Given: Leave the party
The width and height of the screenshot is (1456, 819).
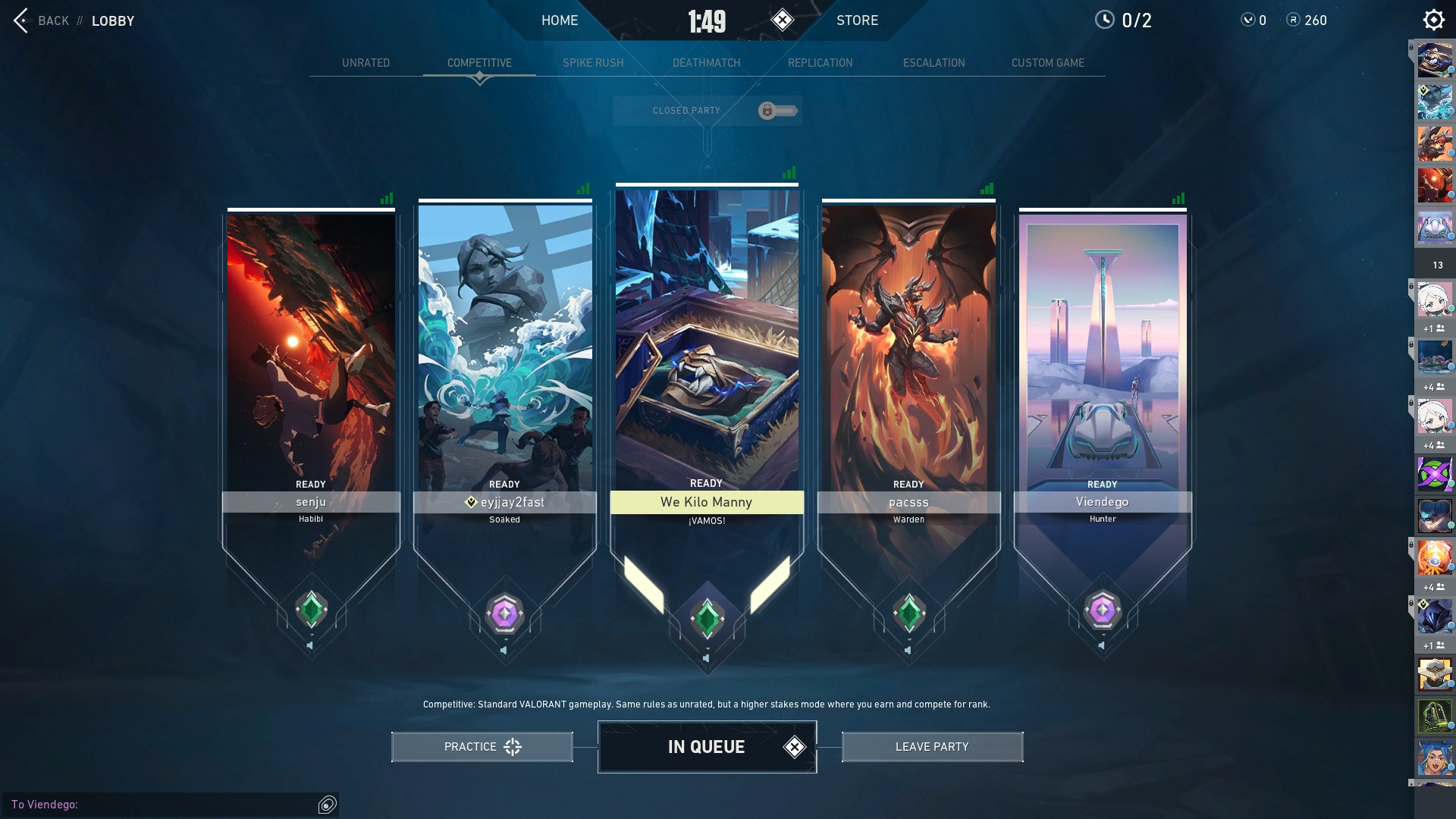Looking at the screenshot, I should coord(932,747).
